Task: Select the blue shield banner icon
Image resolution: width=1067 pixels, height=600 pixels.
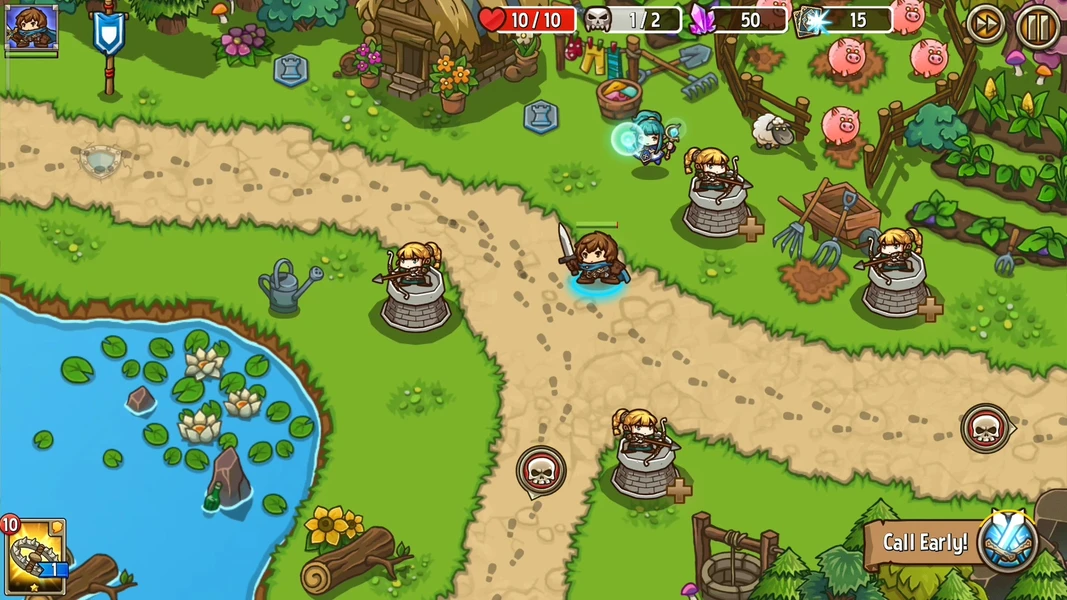Action: [108, 33]
